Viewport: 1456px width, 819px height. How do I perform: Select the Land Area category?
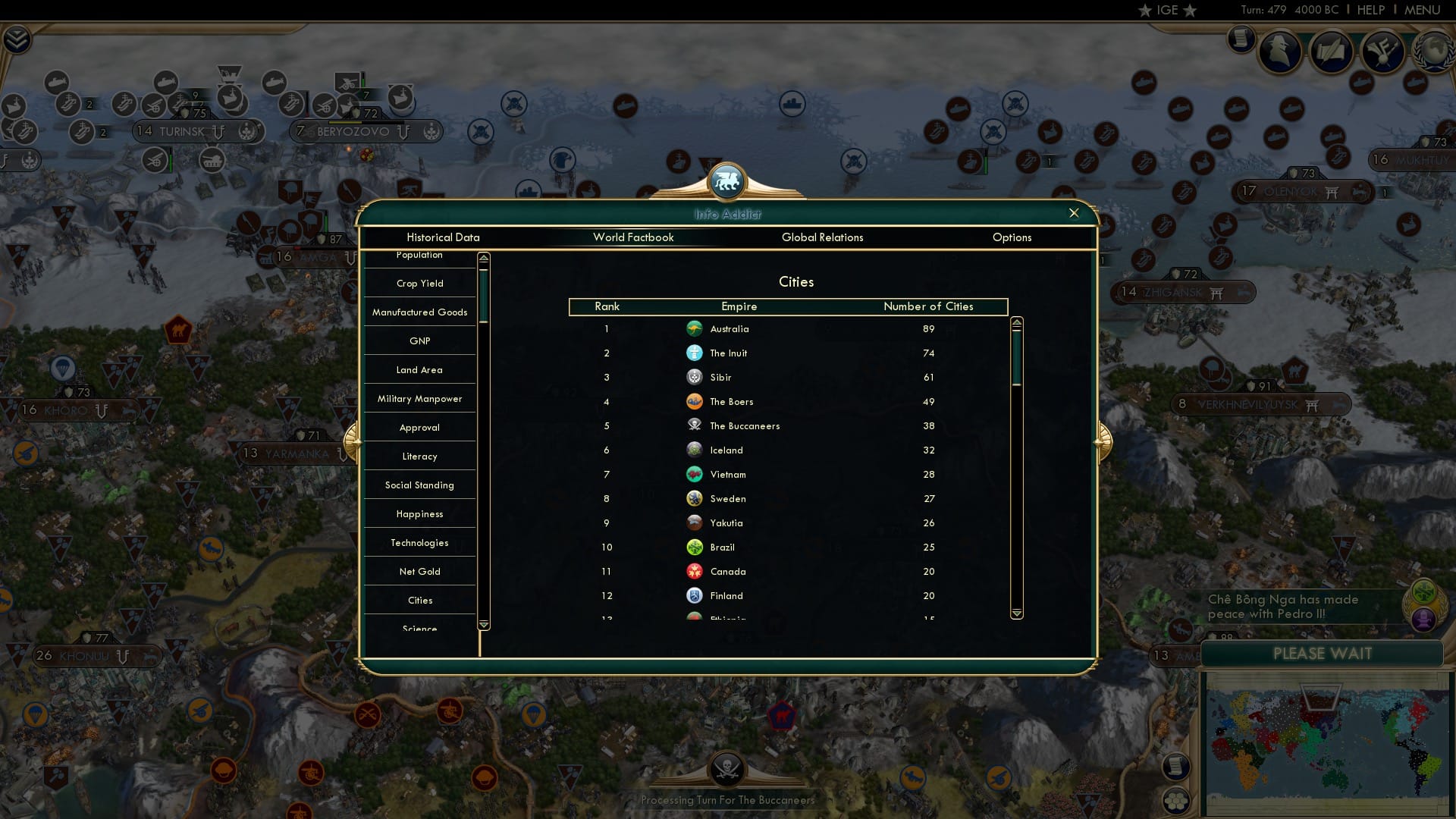pyautogui.click(x=419, y=369)
